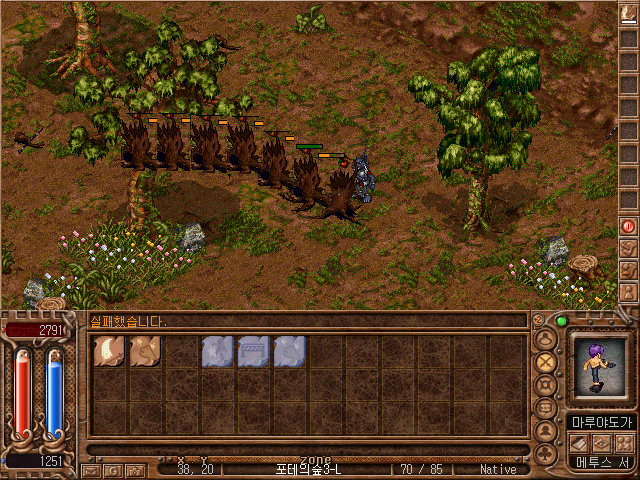Click the chat message line
This screenshot has width=640, height=480.
(x=300, y=321)
